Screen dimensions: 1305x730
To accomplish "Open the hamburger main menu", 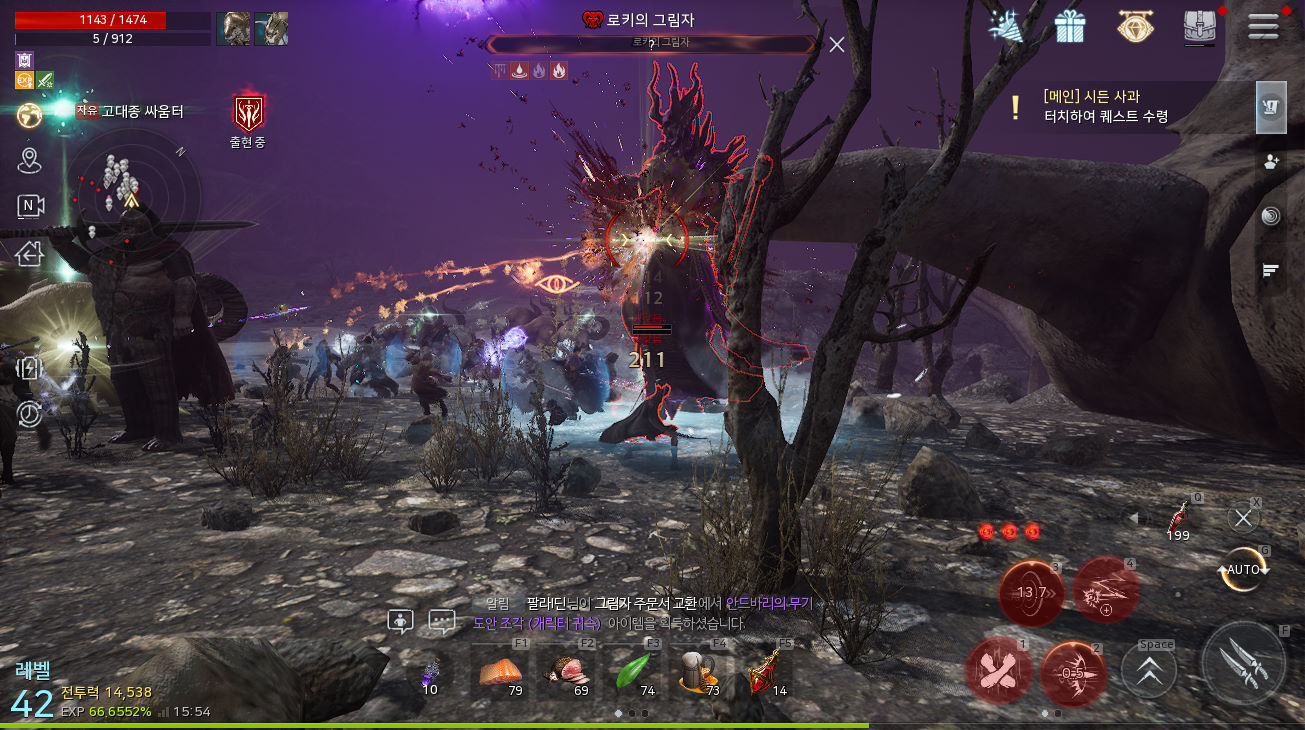I will 1263,26.
